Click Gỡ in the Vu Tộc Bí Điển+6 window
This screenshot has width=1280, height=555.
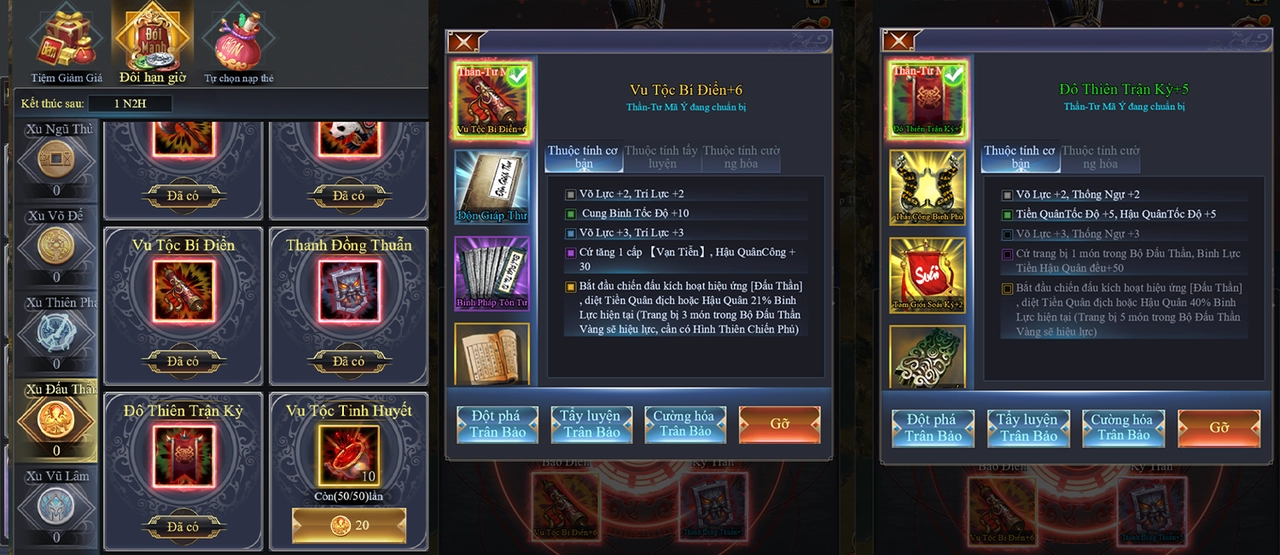pos(779,424)
